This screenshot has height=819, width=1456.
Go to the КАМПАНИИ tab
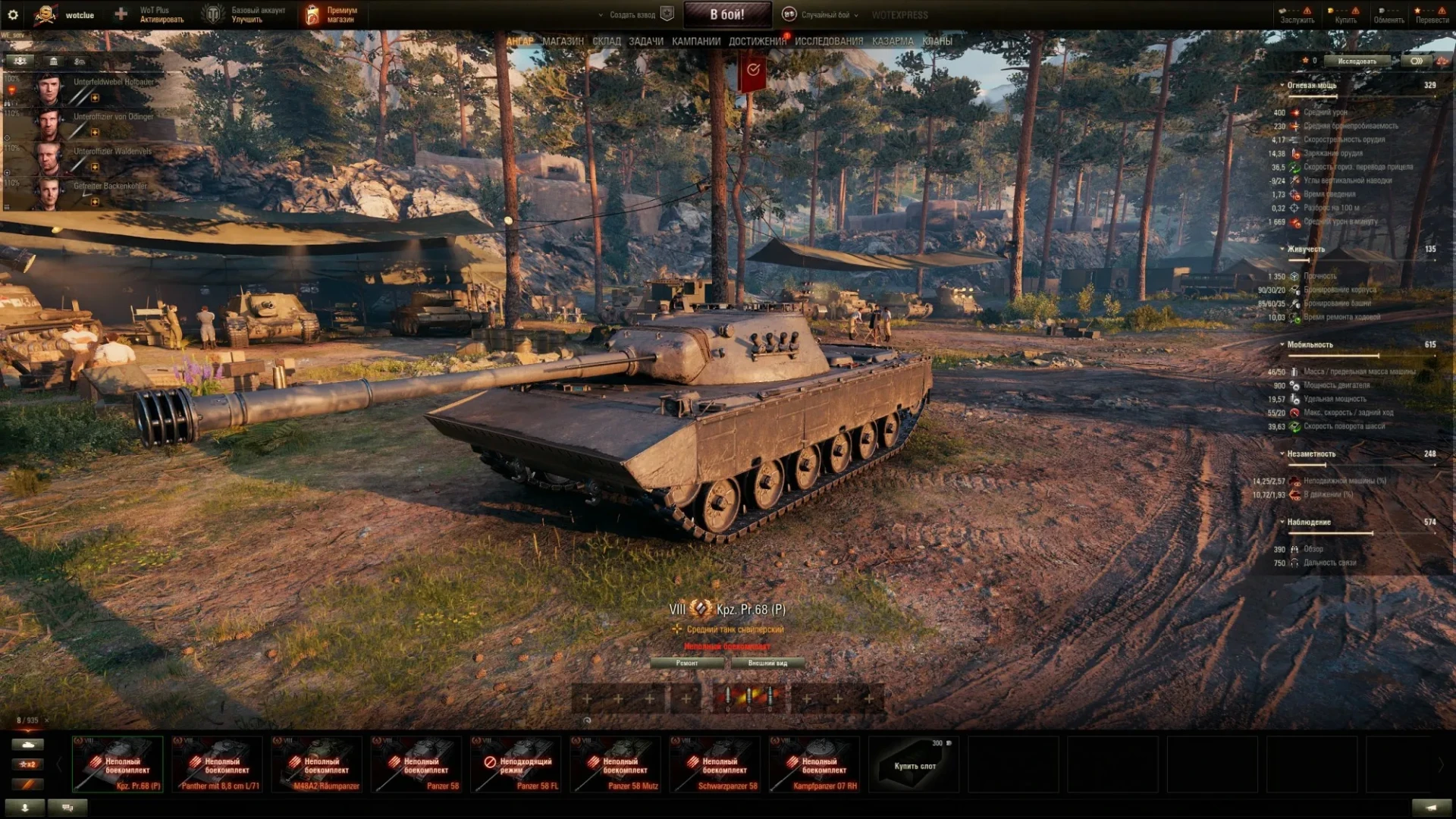tap(695, 41)
